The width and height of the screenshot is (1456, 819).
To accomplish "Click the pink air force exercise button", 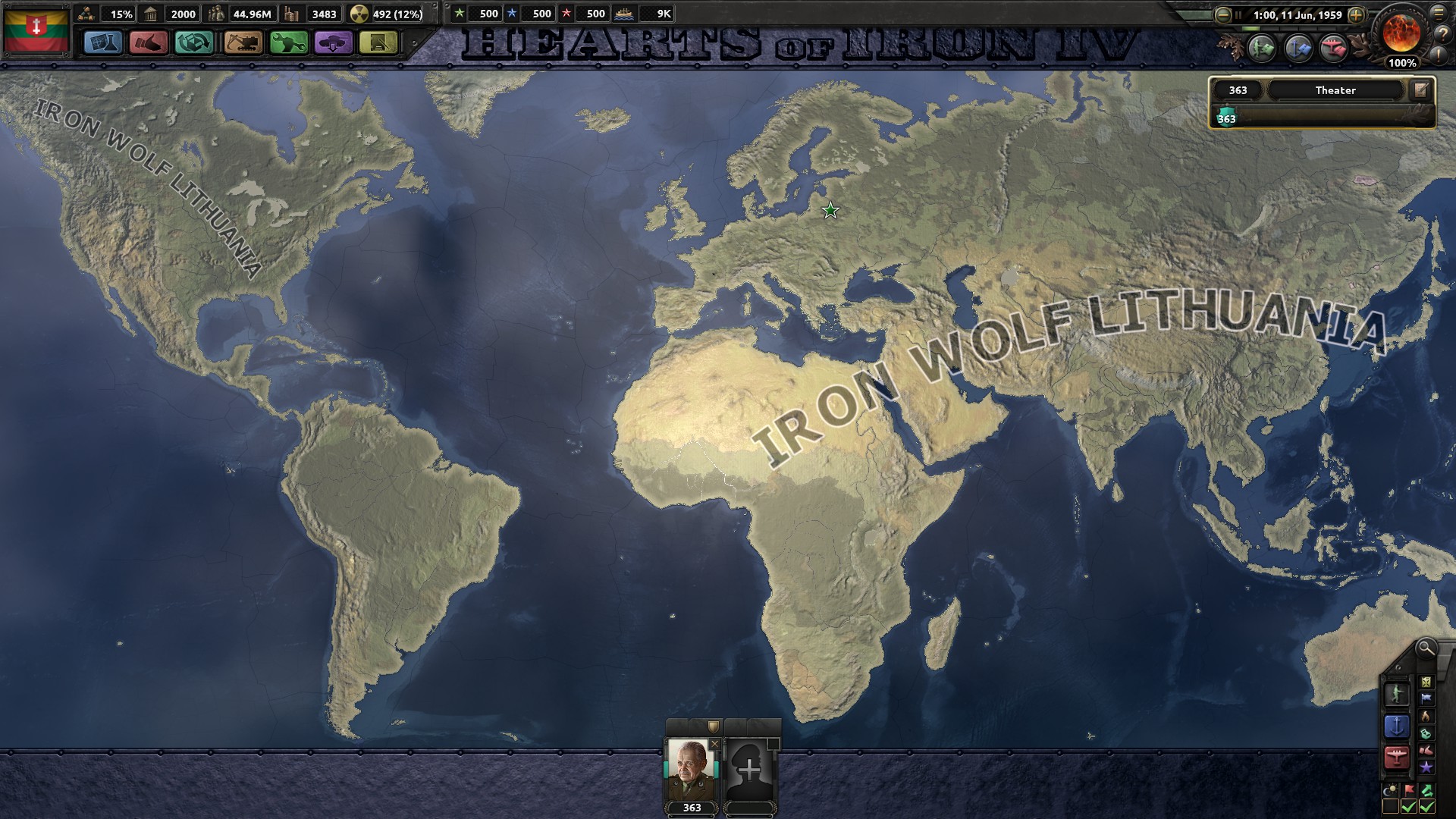I will point(1333,47).
